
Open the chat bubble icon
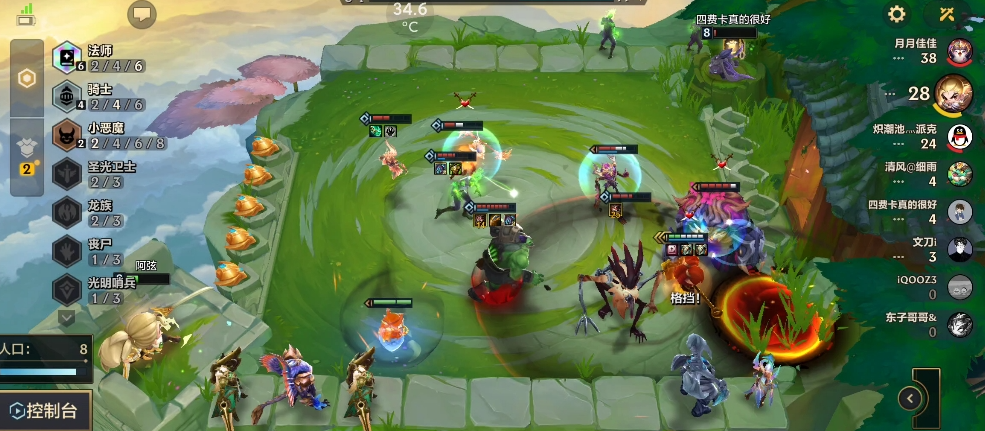[x=143, y=14]
